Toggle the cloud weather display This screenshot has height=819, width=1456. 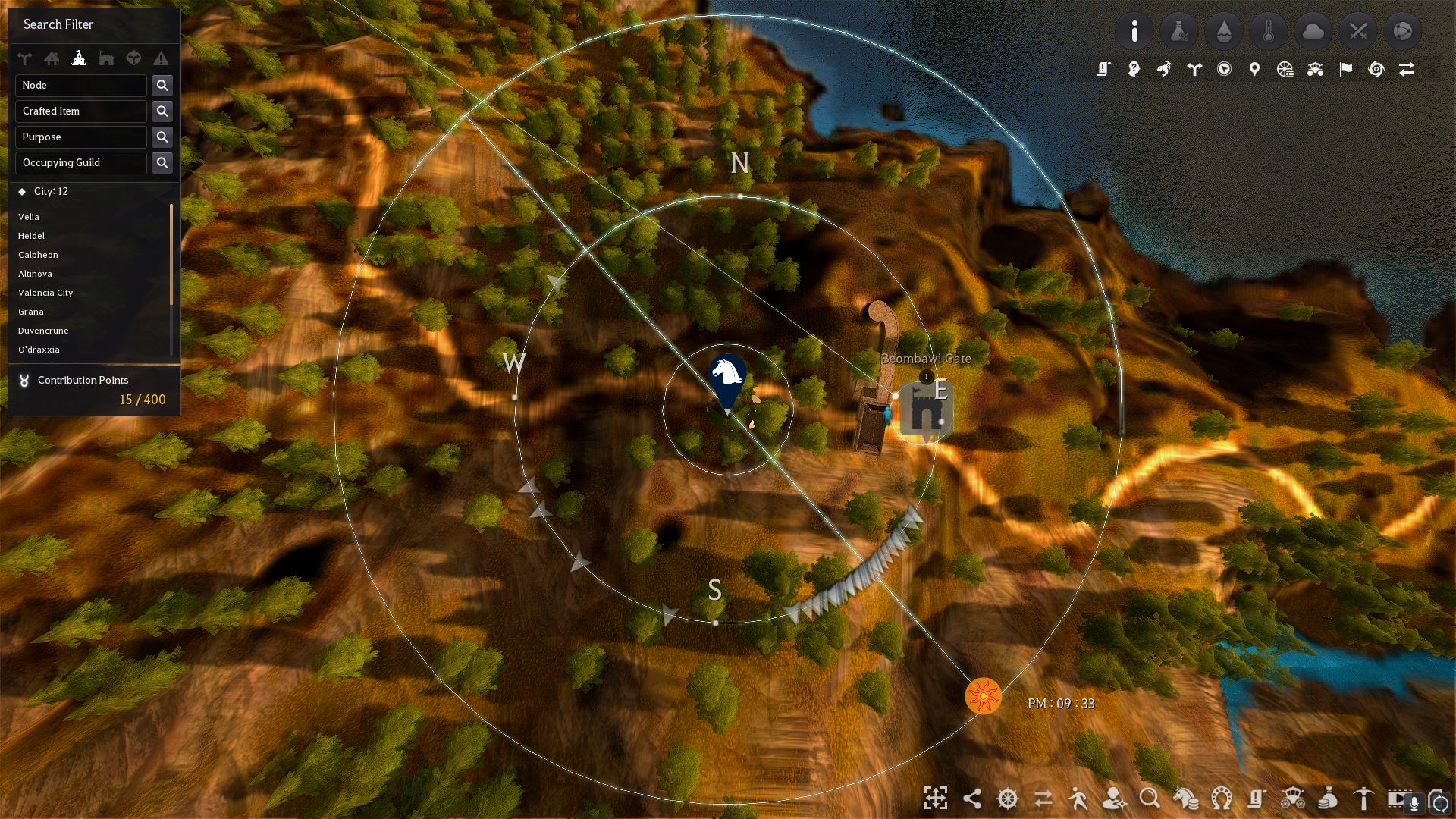tap(1313, 32)
